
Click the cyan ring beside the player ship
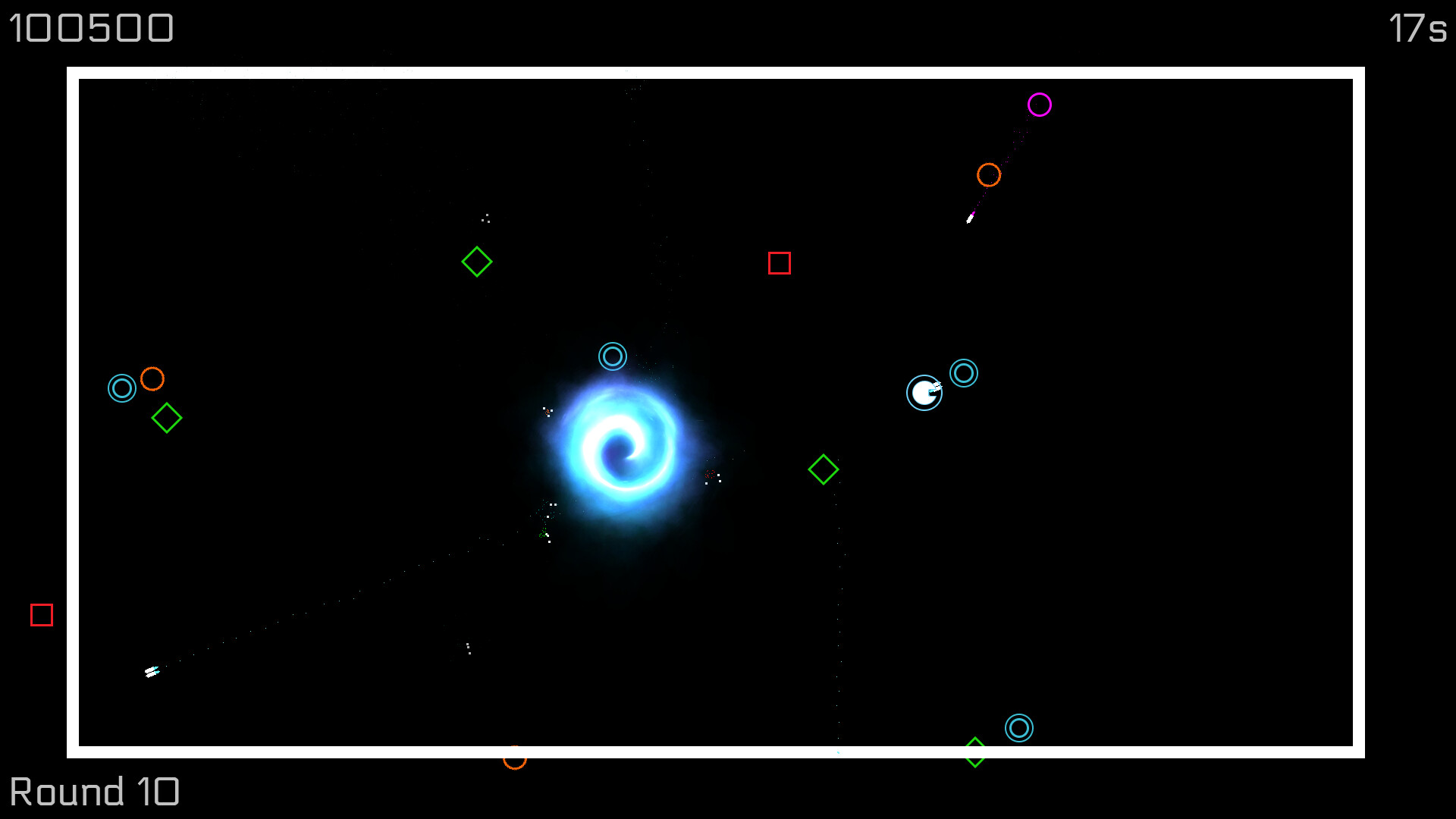point(964,373)
